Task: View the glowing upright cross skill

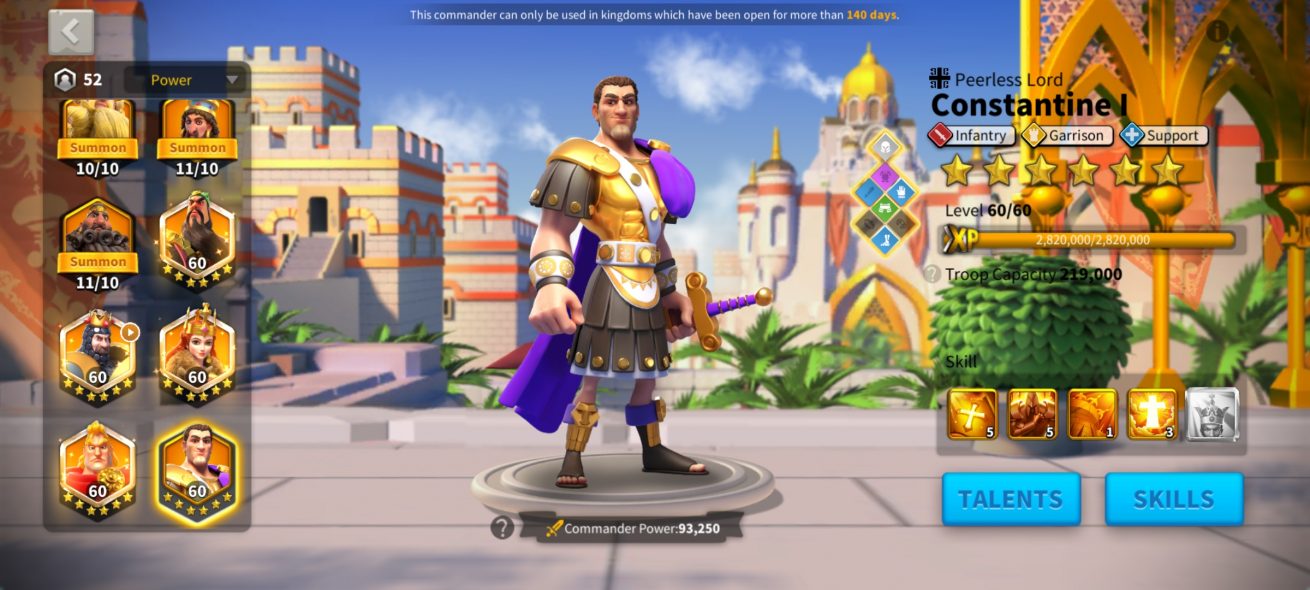Action: 1152,414
